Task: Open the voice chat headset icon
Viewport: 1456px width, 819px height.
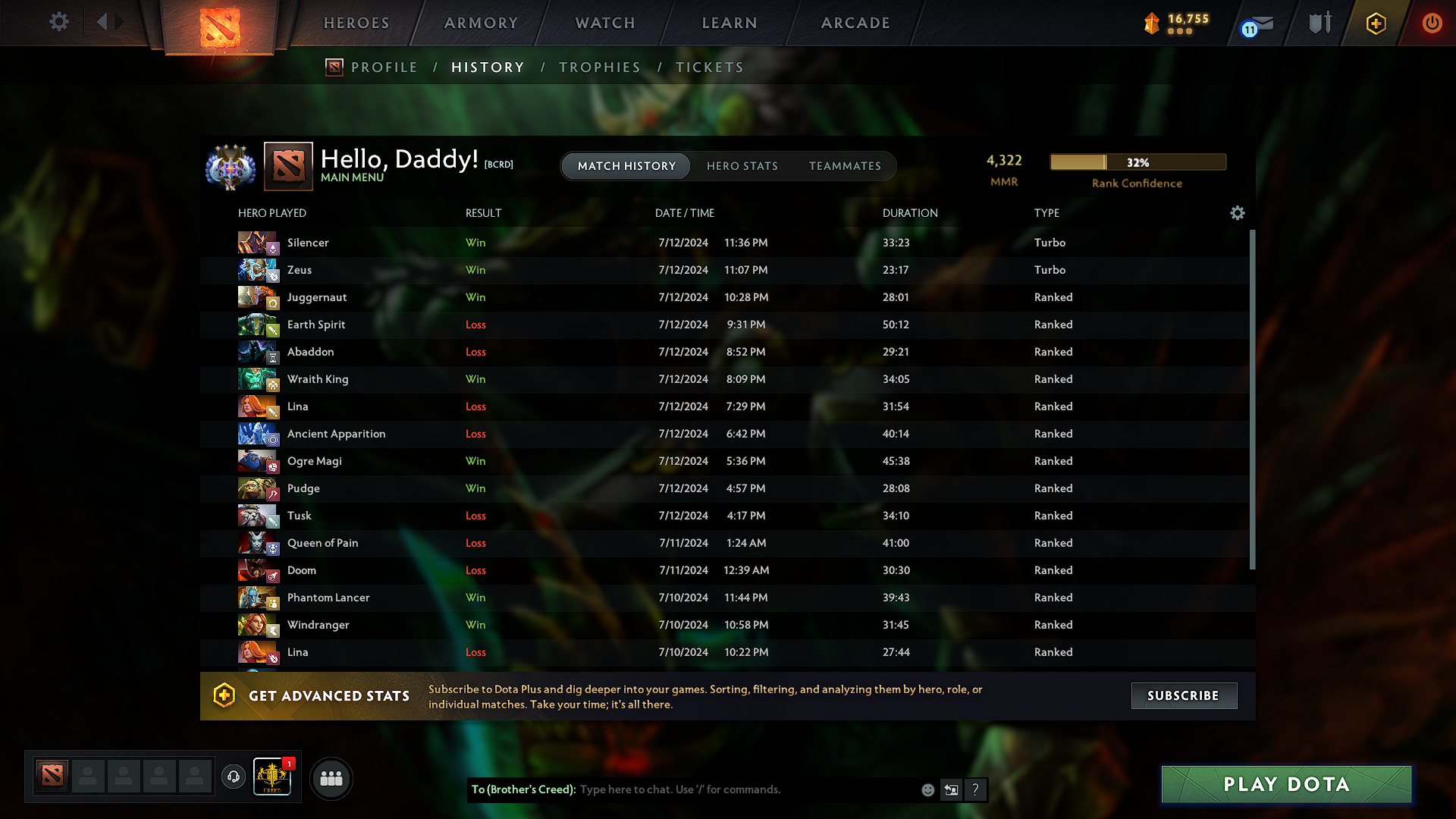Action: (x=234, y=777)
